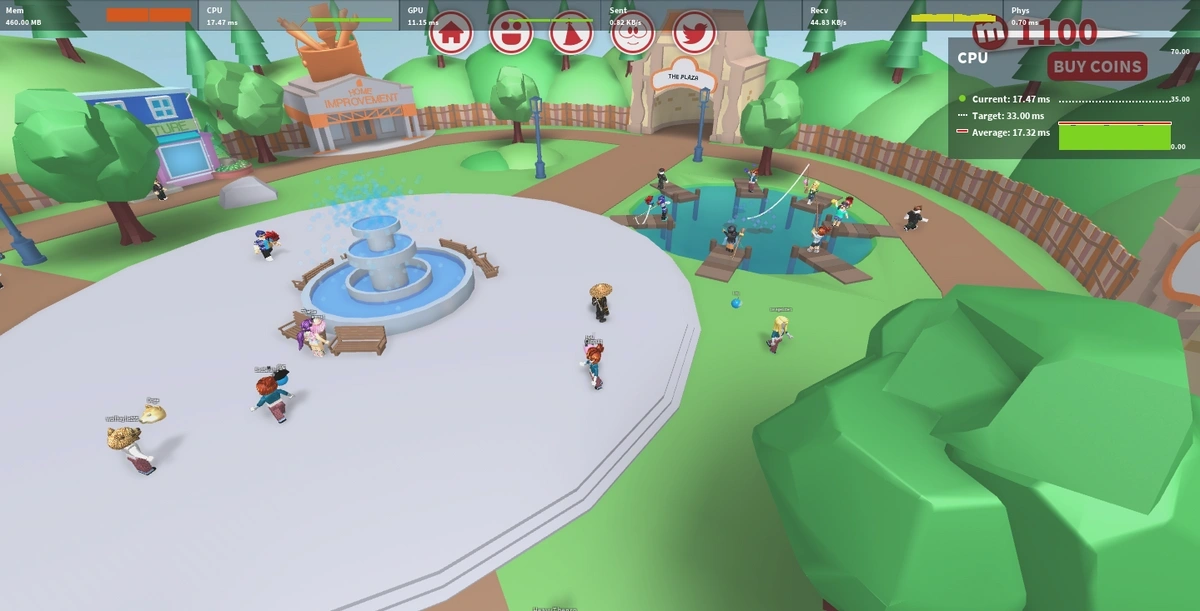Buy more coins with Buy Coins button

pos(1097,67)
